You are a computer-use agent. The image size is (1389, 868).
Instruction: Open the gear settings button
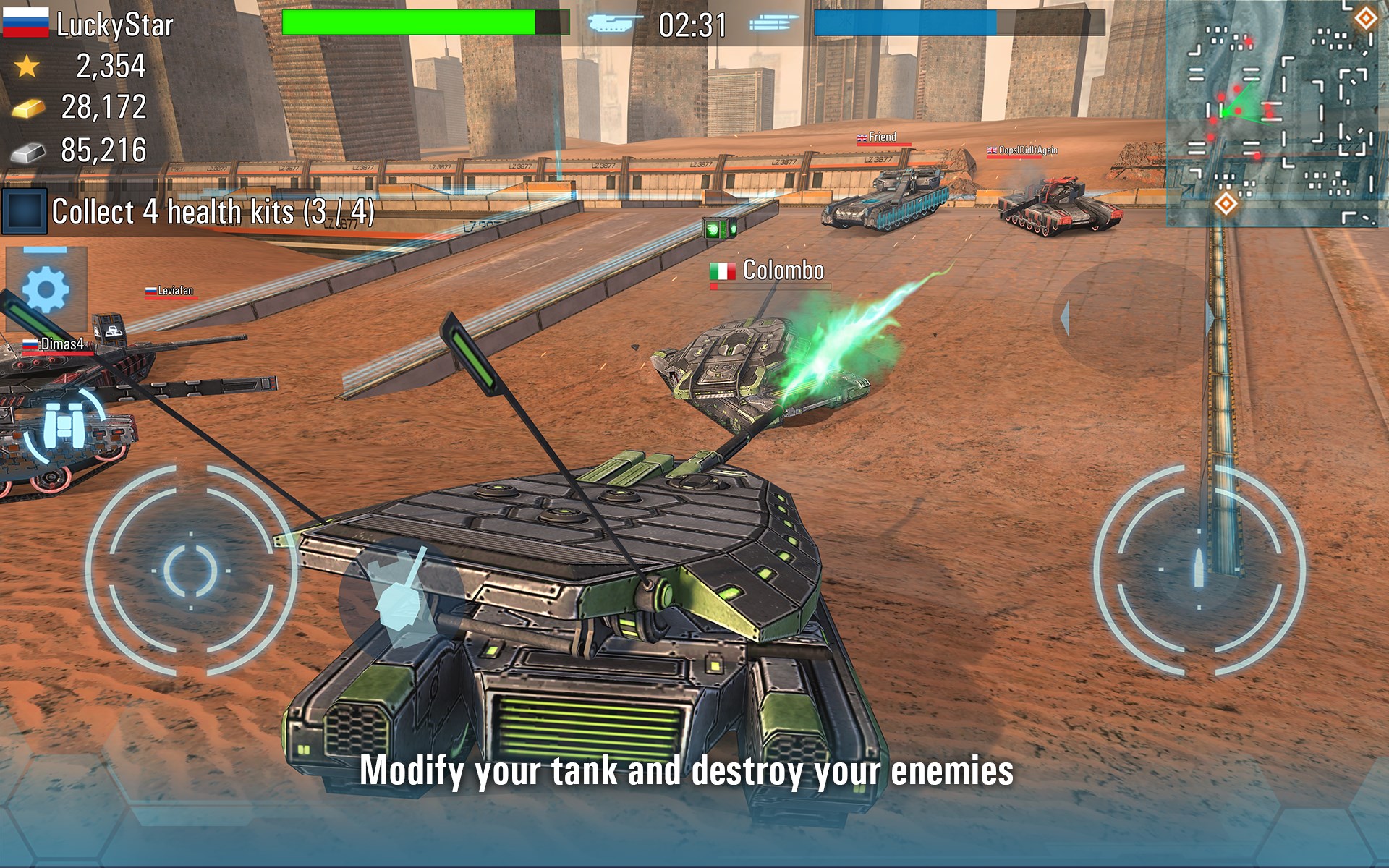pyautogui.click(x=46, y=289)
